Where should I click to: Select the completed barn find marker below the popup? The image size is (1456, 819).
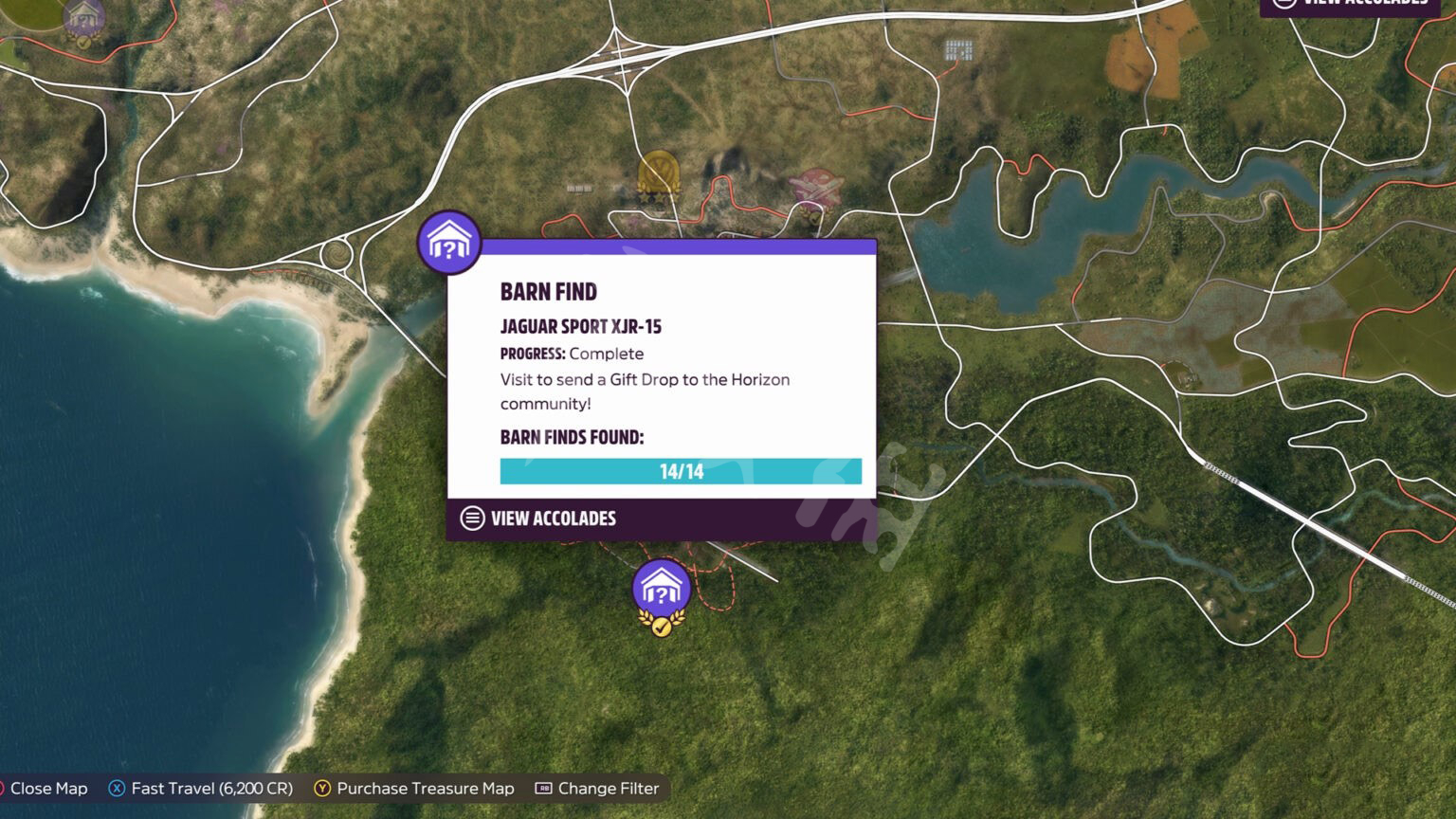pos(661,590)
